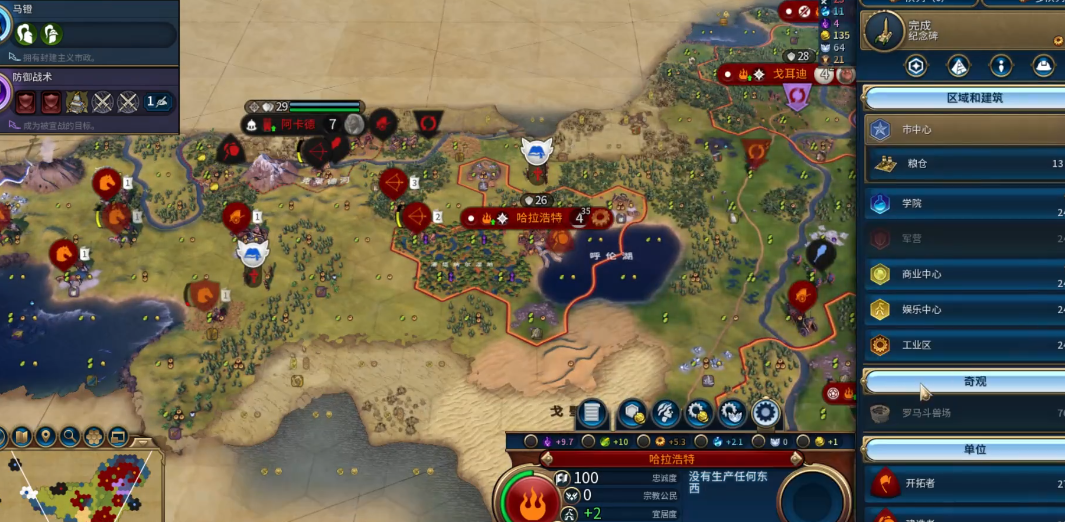Click the Hohhot (哈拉浩特) city banner
The height and width of the screenshot is (522, 1065).
coord(540,217)
